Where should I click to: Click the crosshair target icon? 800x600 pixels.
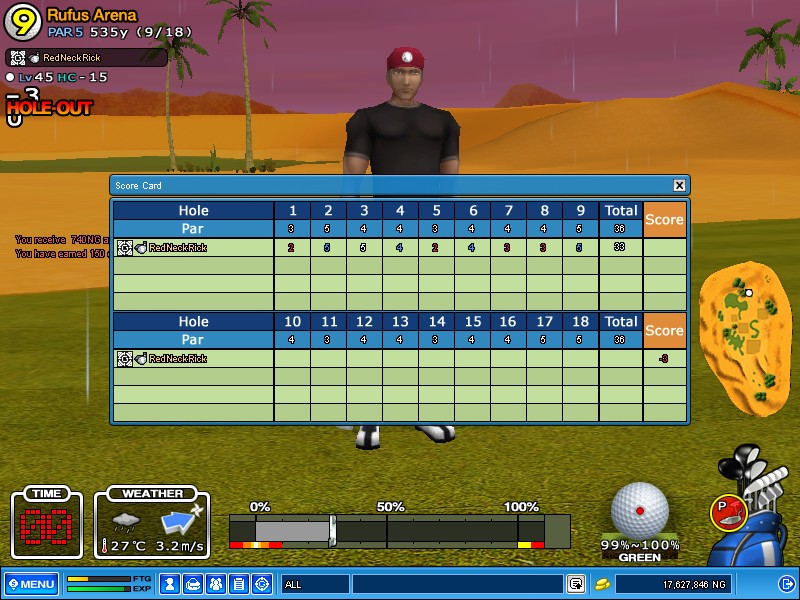click(x=262, y=583)
